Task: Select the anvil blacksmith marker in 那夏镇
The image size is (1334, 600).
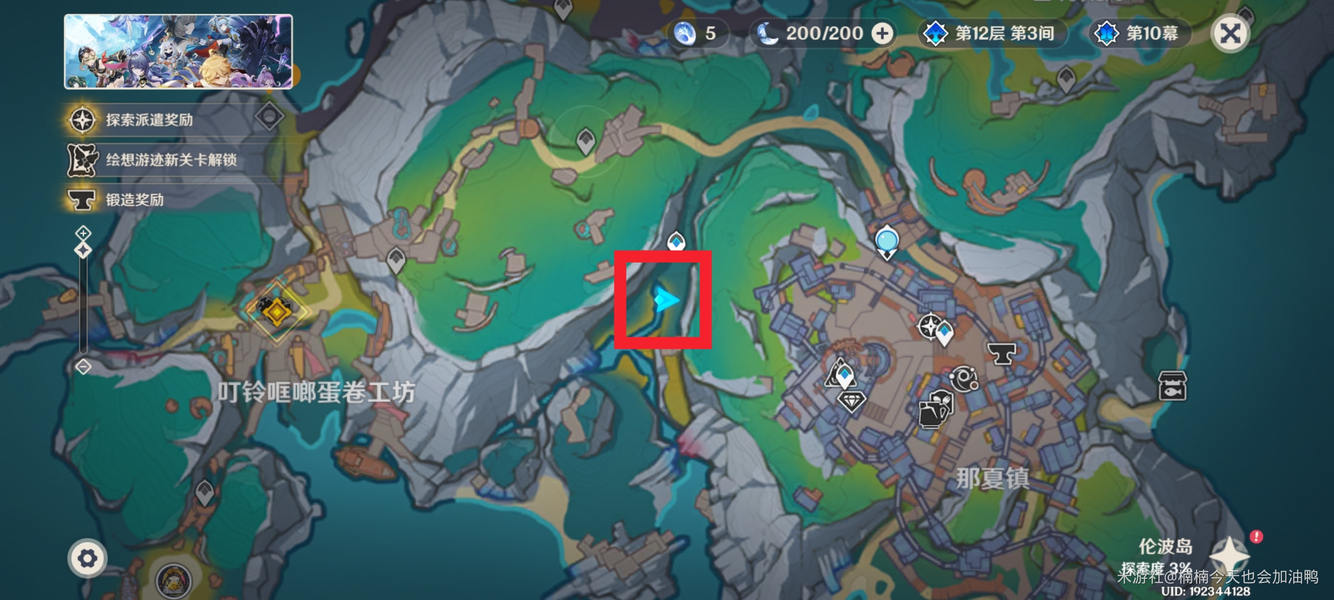Action: click(1001, 352)
